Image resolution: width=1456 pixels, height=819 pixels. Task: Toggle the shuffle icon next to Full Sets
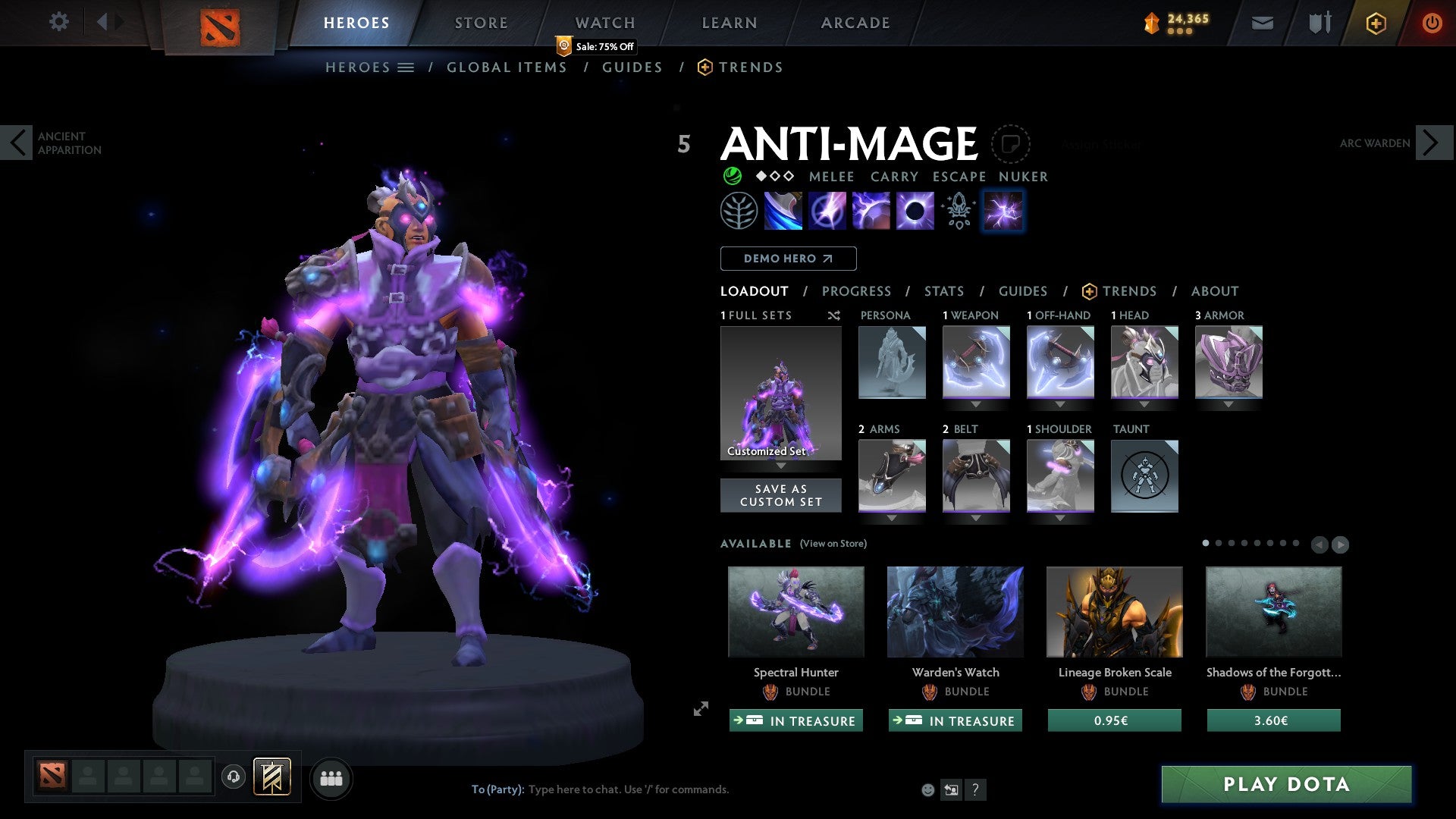[x=834, y=315]
